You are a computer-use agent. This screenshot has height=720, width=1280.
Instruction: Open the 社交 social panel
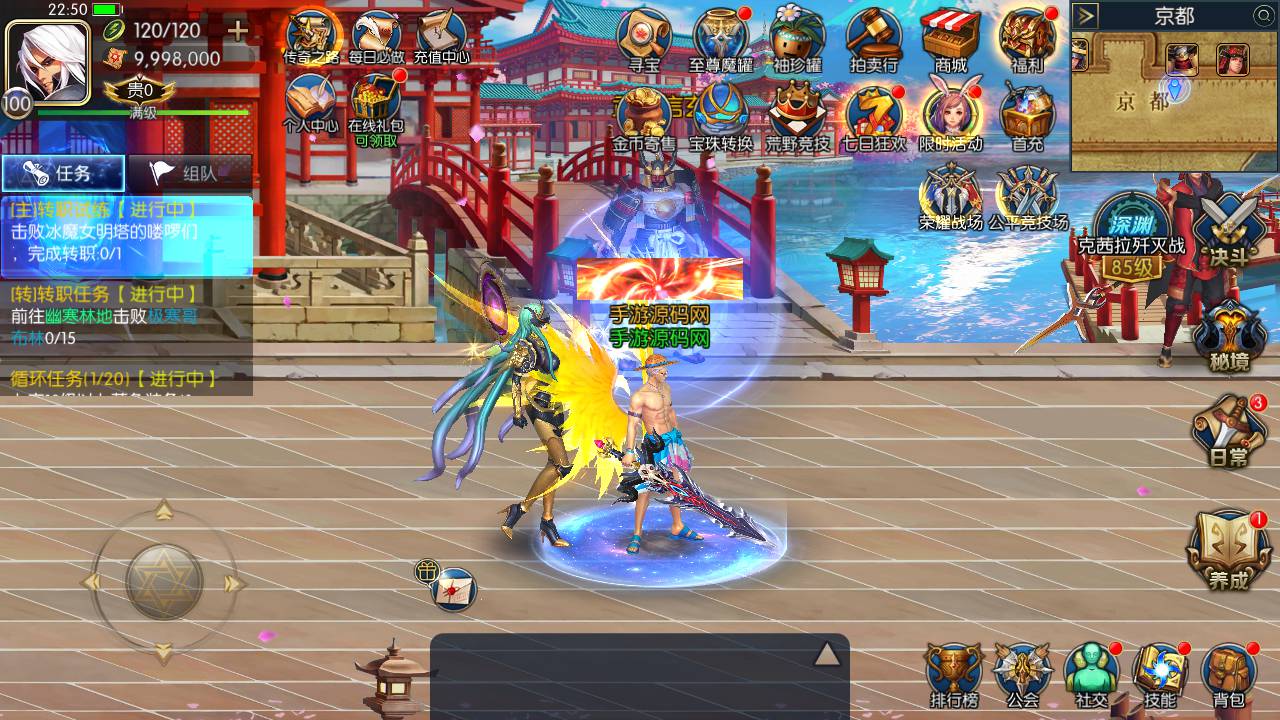[1091, 674]
